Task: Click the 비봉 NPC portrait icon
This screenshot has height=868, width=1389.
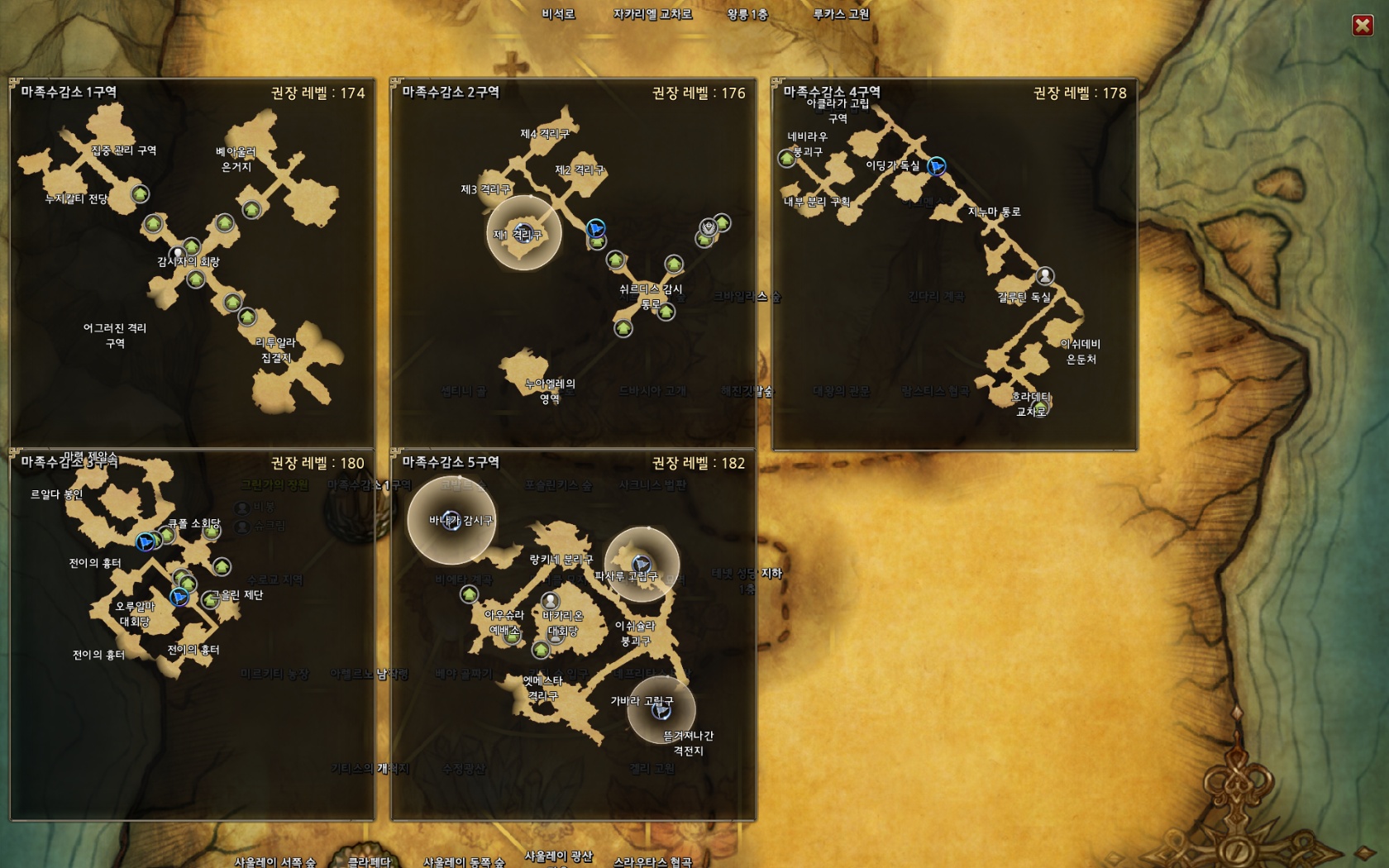Action: [x=241, y=508]
